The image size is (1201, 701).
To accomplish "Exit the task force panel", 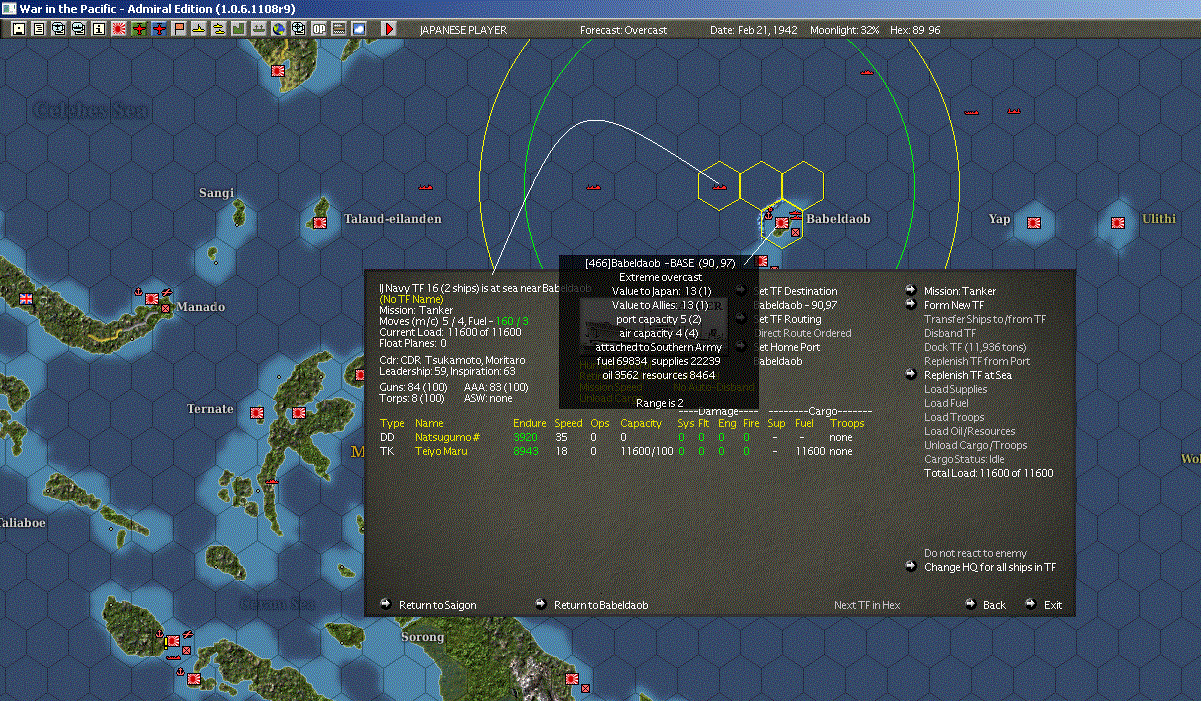I will point(1052,605).
